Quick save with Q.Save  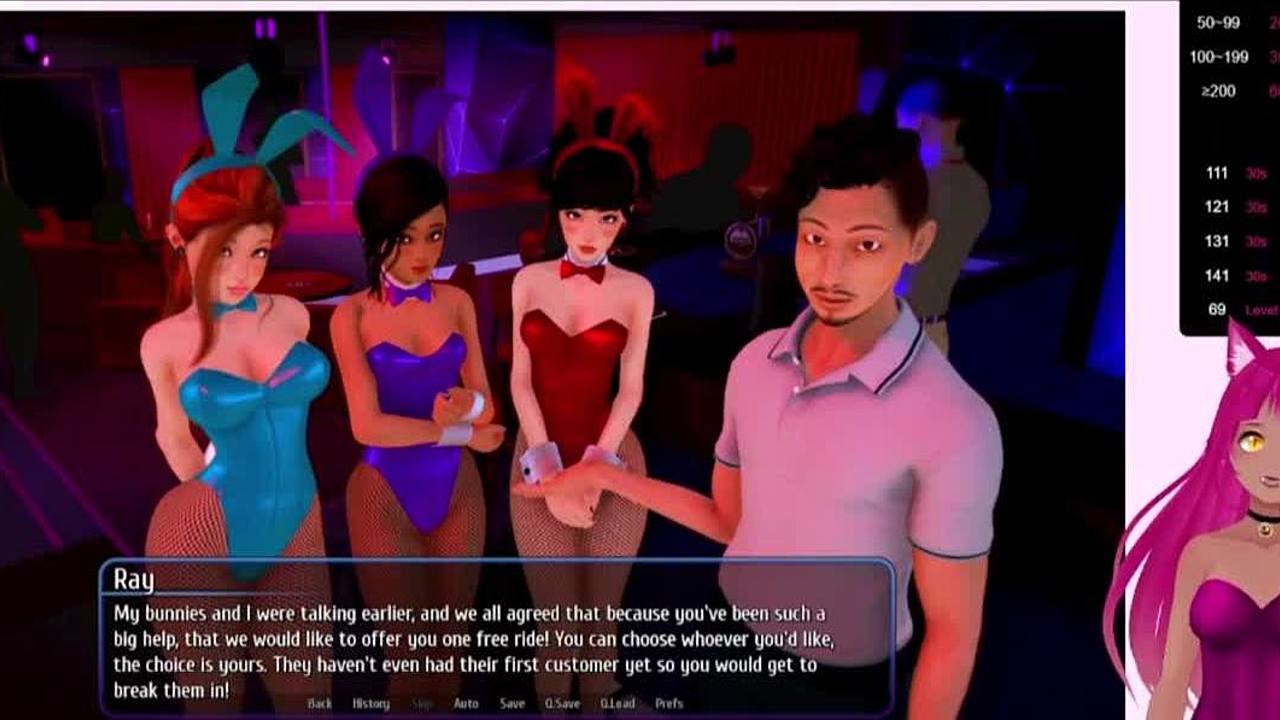[x=562, y=704]
